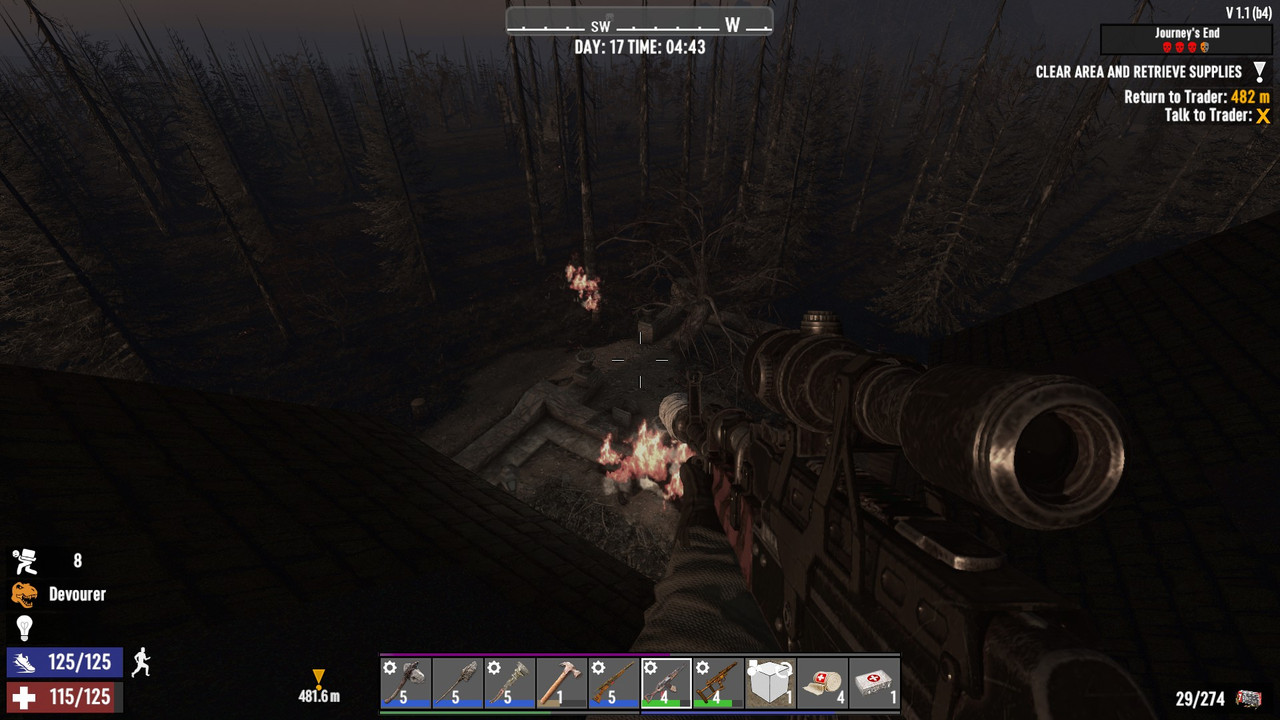Viewport: 1280px width, 720px height.
Task: Click the Devourer dinosaur buff icon
Action: coord(24,594)
